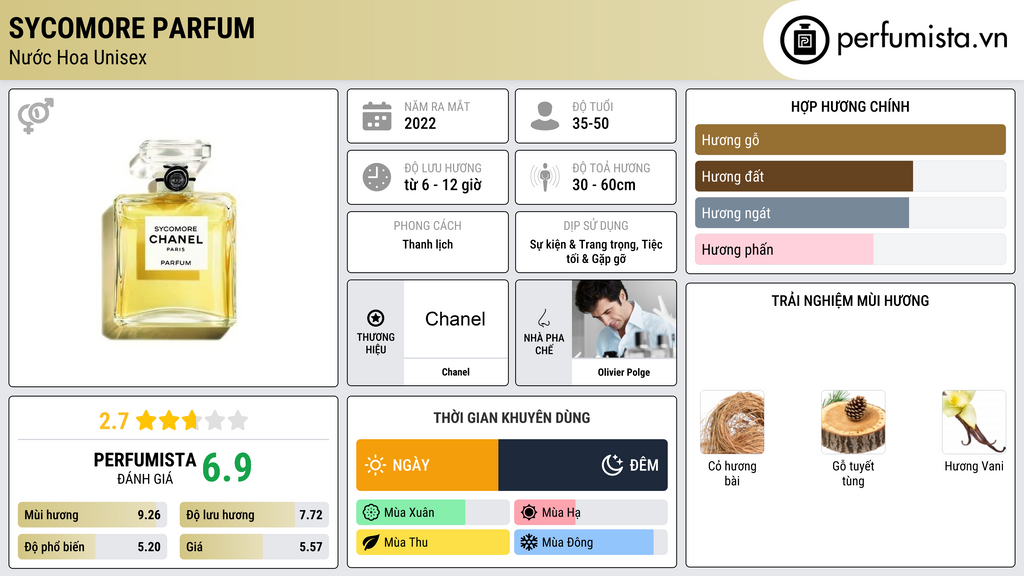Click the Hương Vani note thumbnail

tap(973, 422)
